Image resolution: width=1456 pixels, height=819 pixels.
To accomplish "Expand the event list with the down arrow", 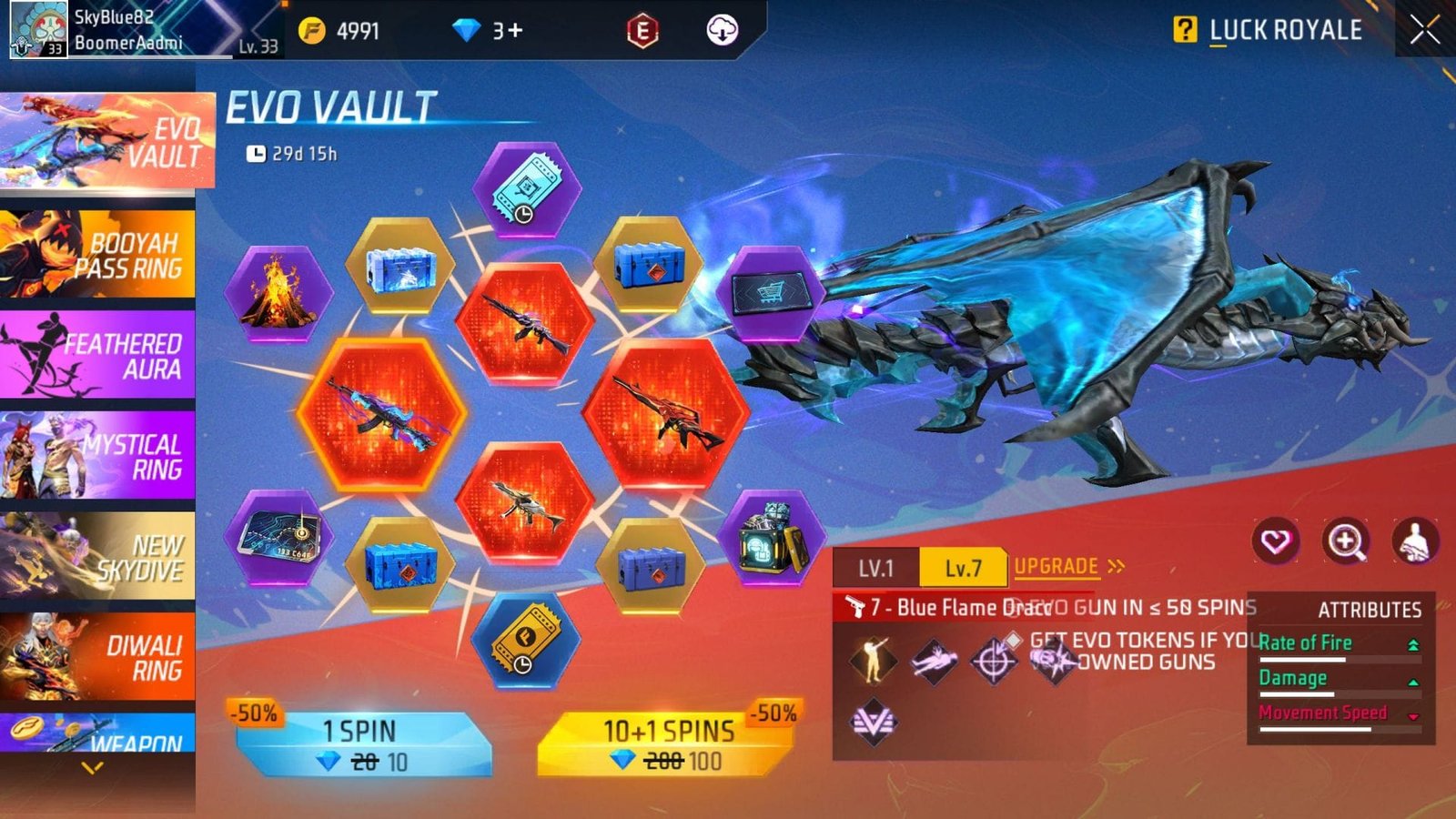I will click(x=92, y=769).
